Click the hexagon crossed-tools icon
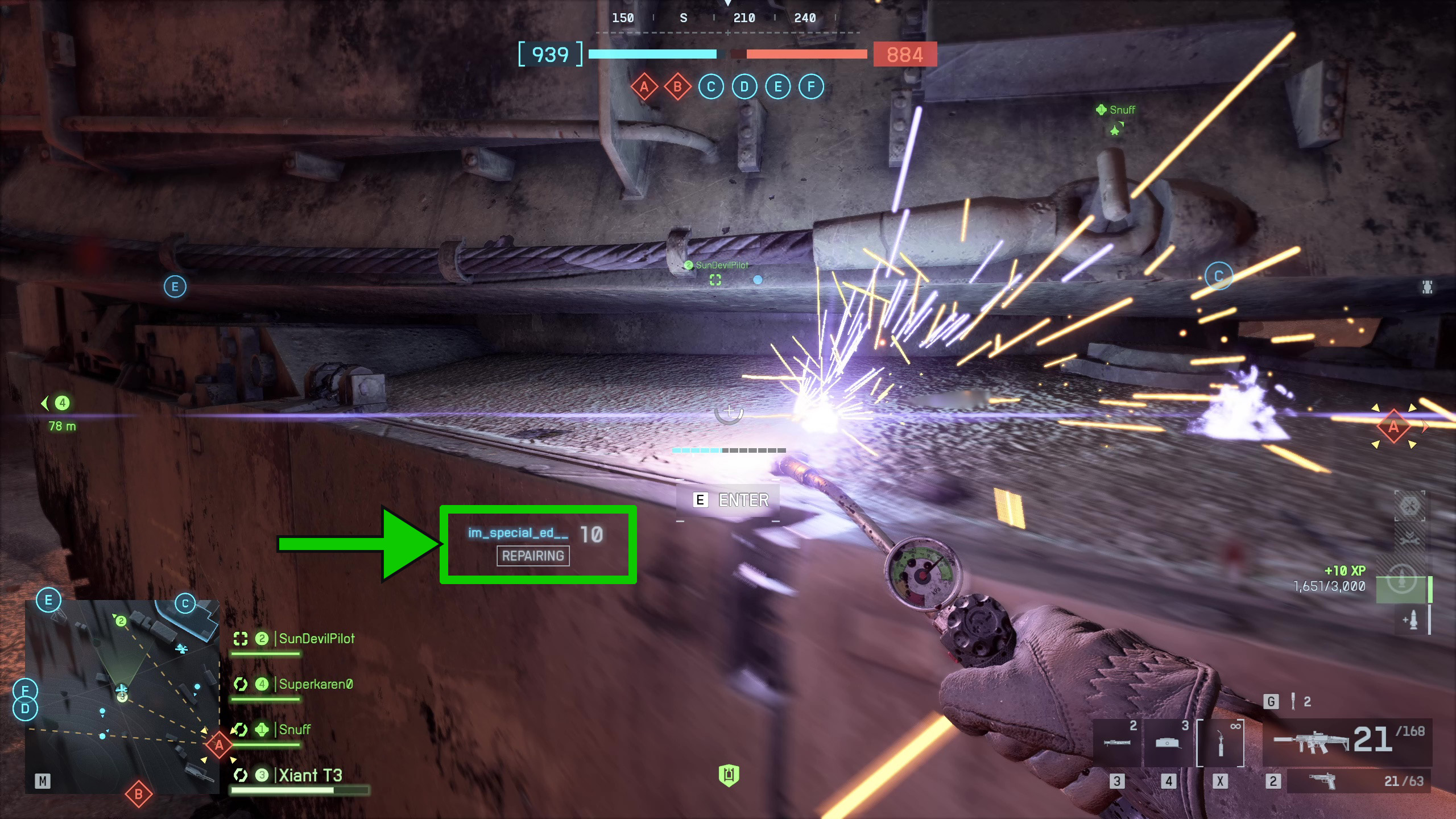The image size is (1456, 819). coord(1410,506)
